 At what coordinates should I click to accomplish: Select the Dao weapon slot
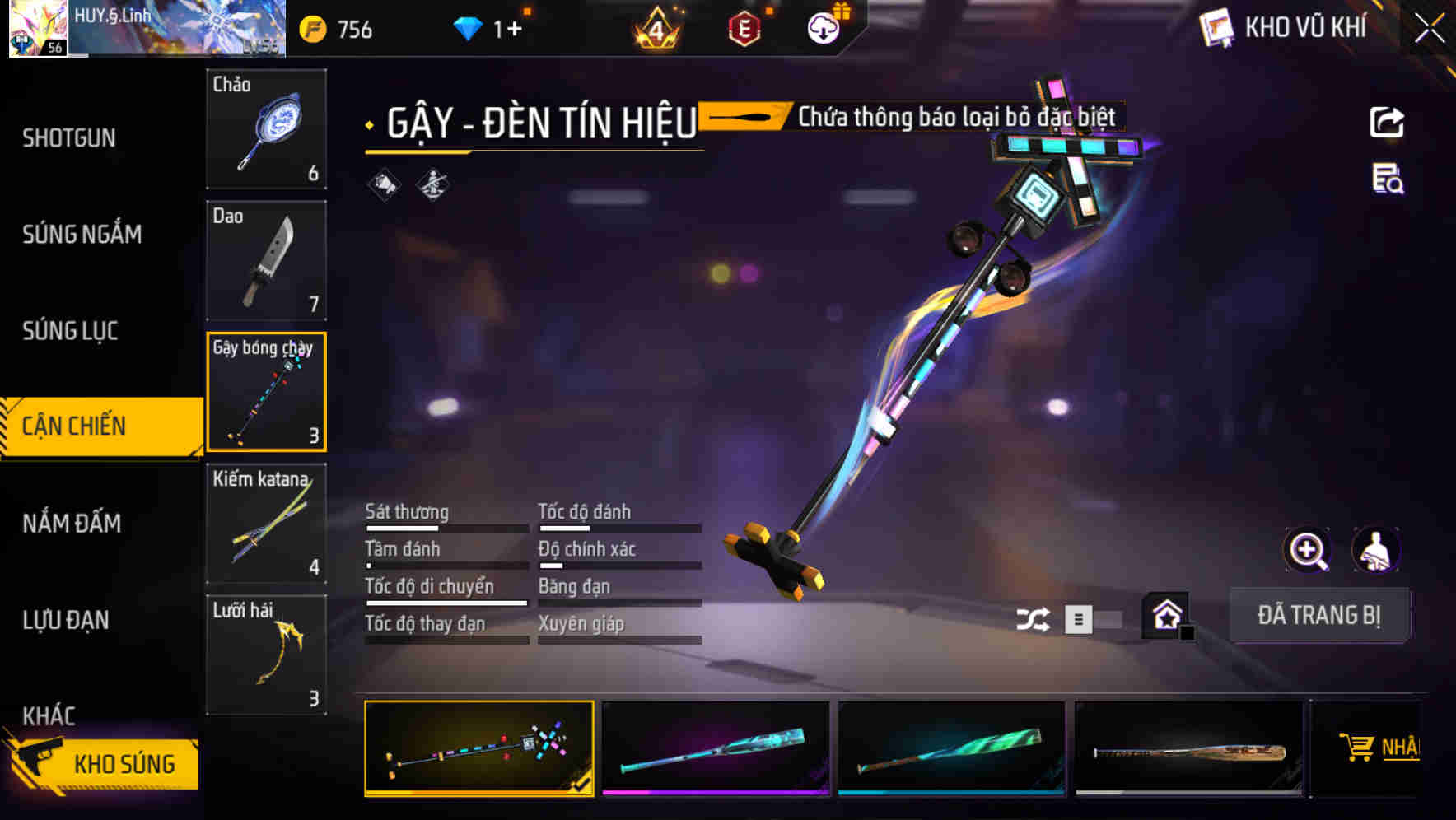point(266,260)
